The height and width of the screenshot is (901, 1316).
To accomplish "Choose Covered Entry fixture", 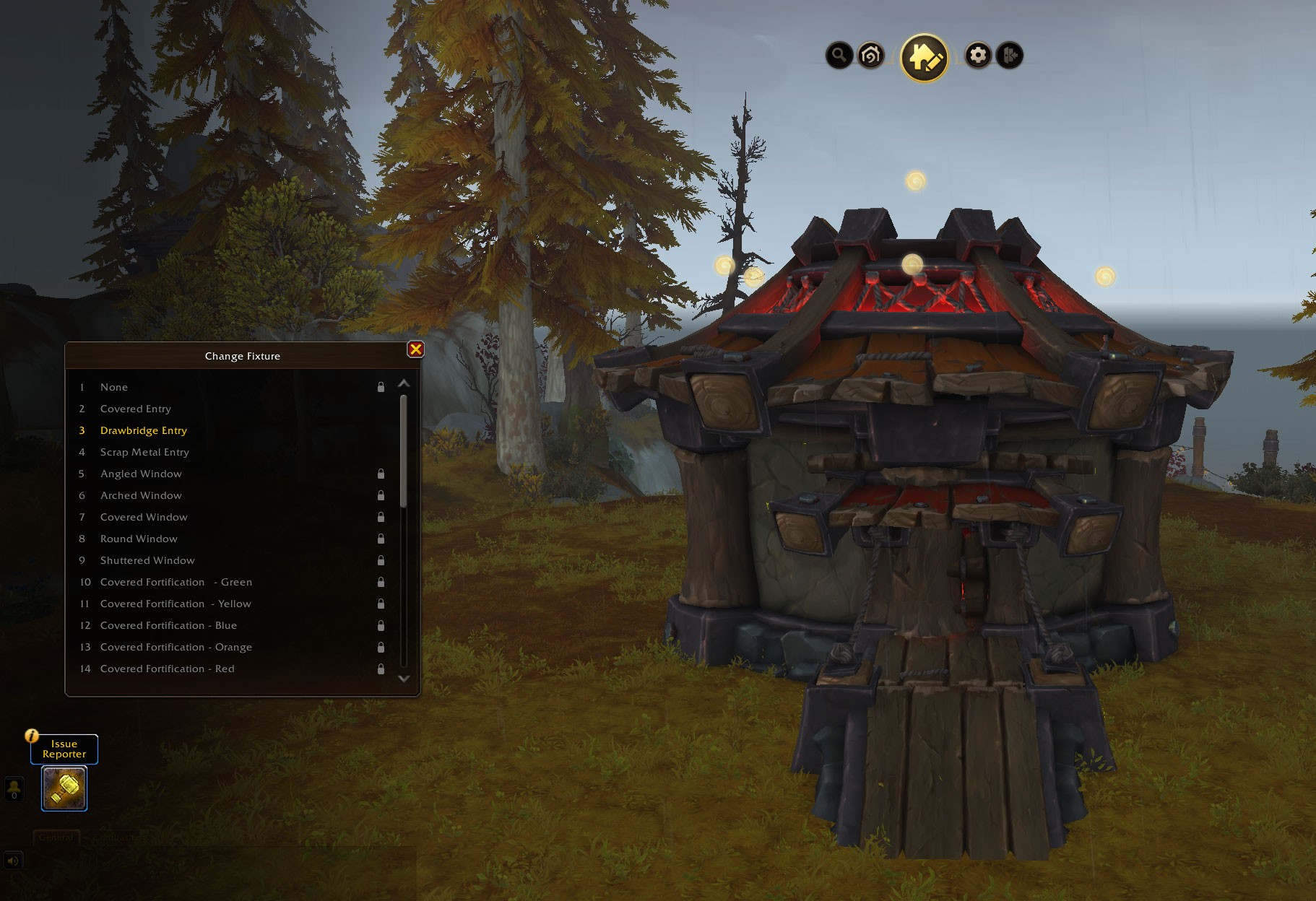I will (x=136, y=409).
